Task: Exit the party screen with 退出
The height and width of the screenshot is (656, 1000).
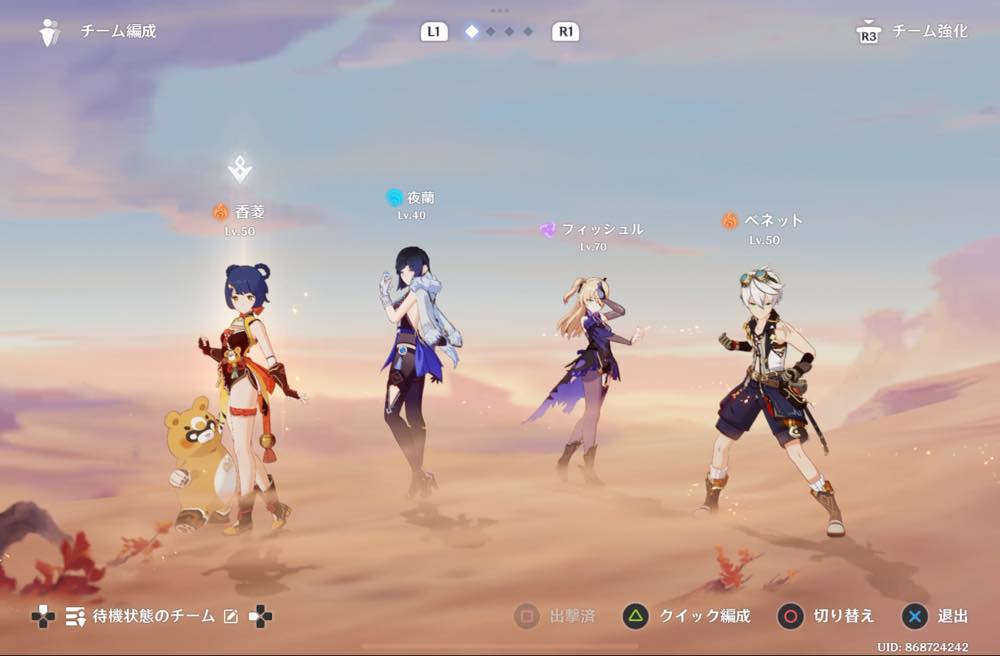Action: pyautogui.click(x=936, y=616)
